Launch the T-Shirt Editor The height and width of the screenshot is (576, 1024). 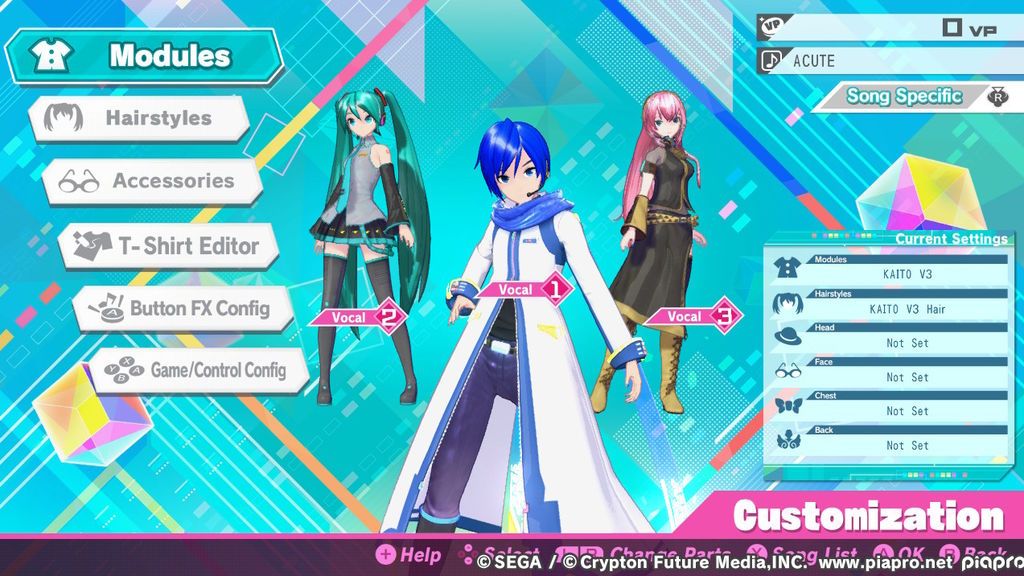click(168, 245)
